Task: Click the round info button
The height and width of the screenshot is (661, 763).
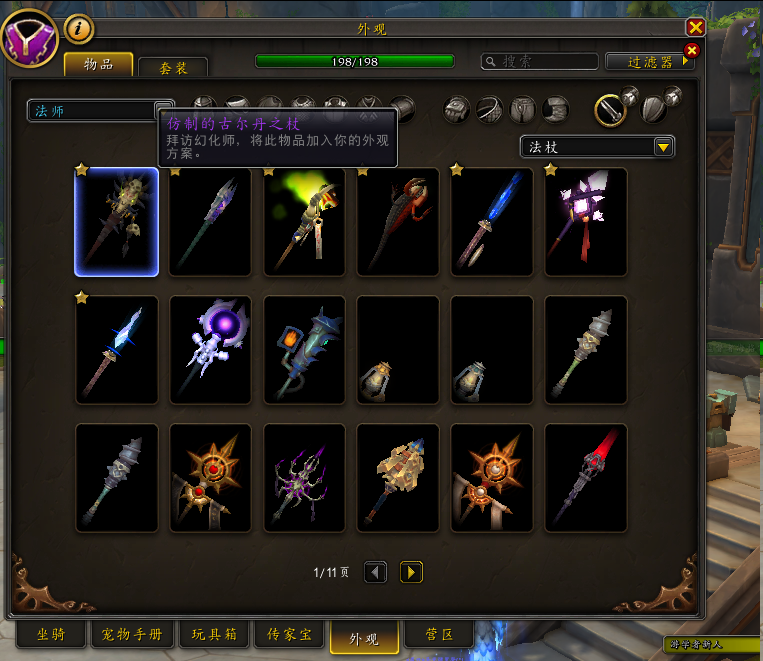Action: pos(78,29)
